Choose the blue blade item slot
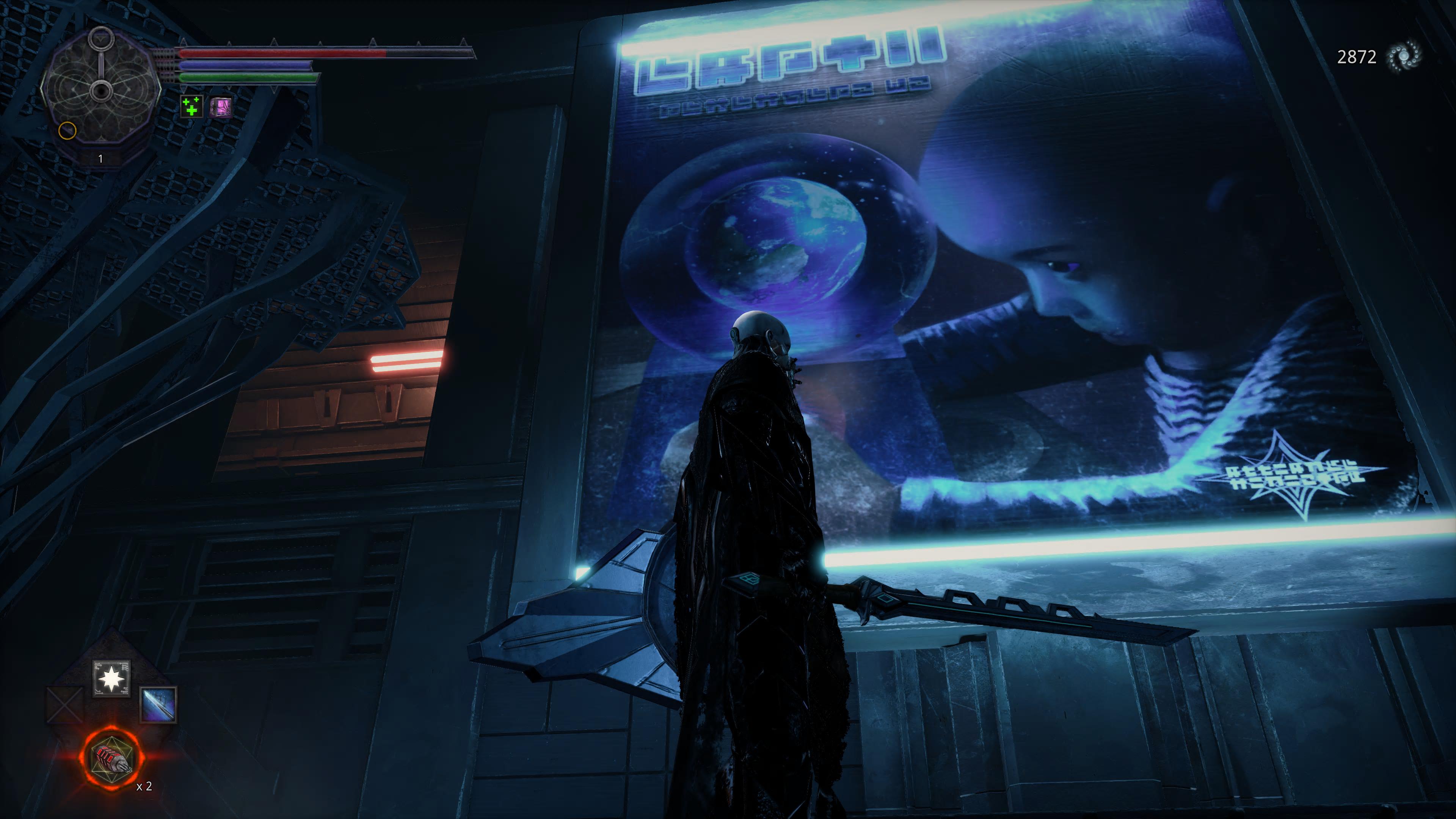The image size is (1456, 819). (x=158, y=704)
